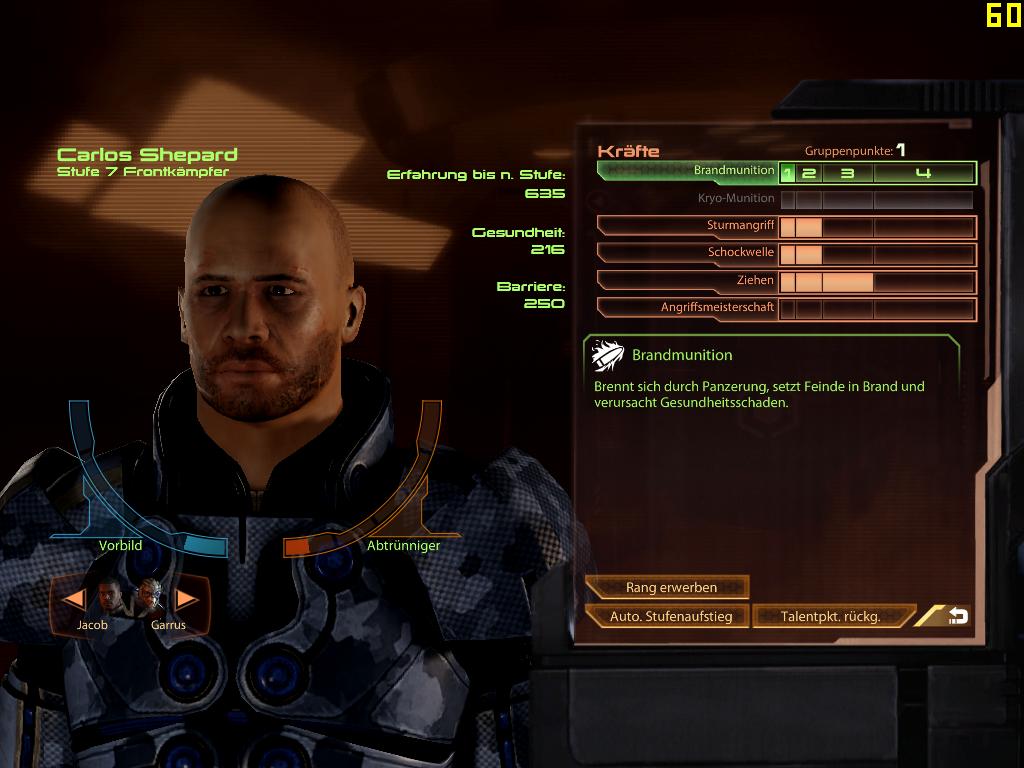Viewport: 1024px width, 768px height.
Task: Select the Ziehen power row
Action: (x=690, y=281)
